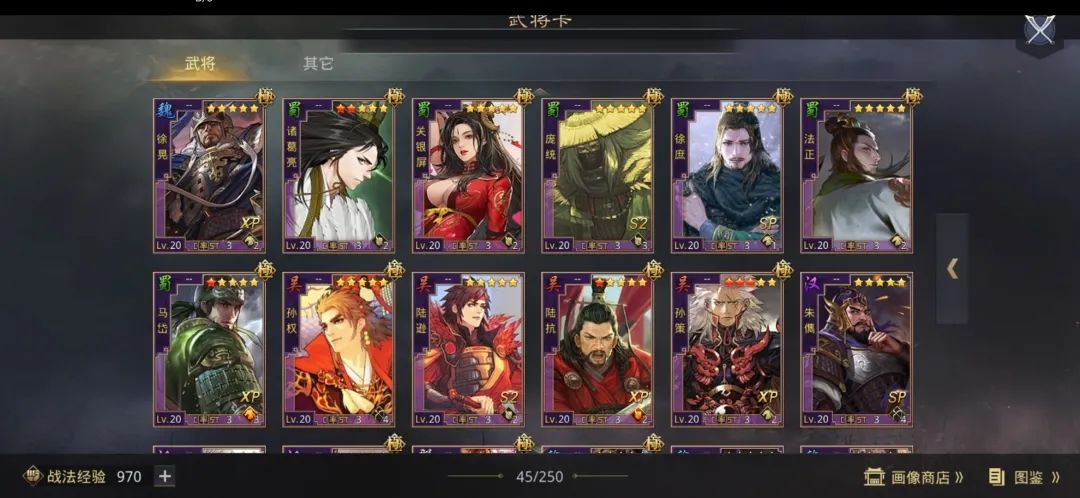Choose the 马岱 general card

[209, 349]
